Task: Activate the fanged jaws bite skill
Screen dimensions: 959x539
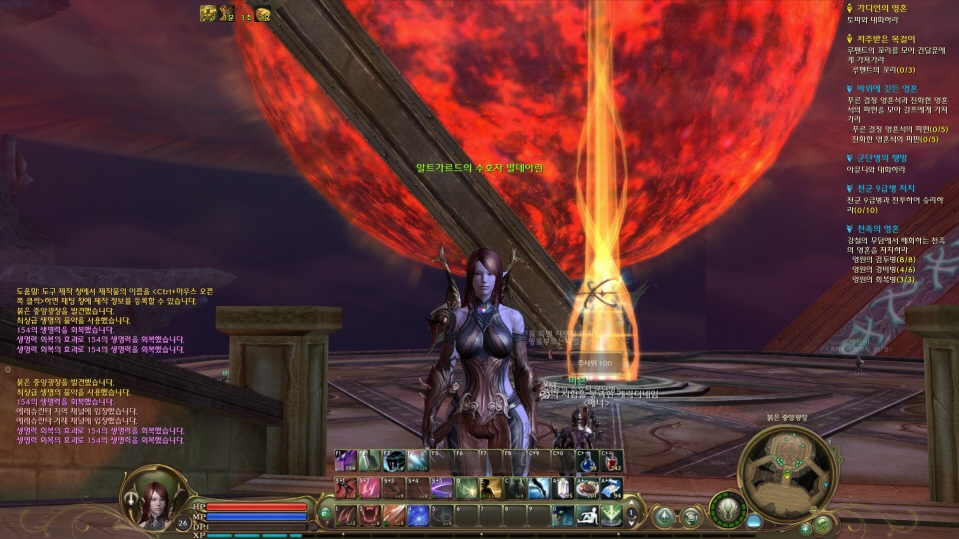Action: 369,514
